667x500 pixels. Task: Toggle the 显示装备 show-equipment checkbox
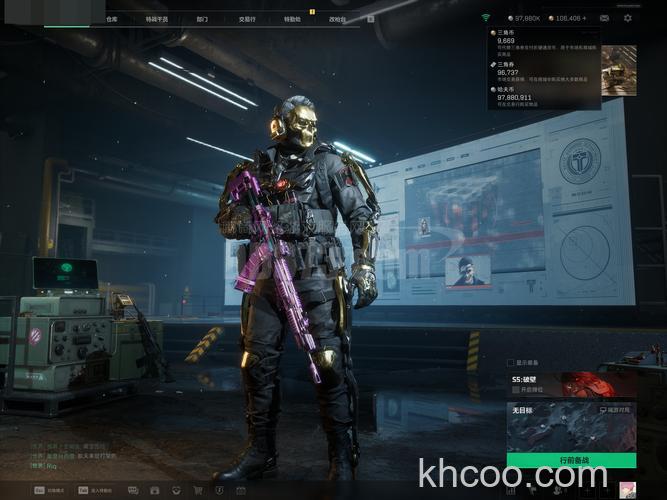point(512,362)
